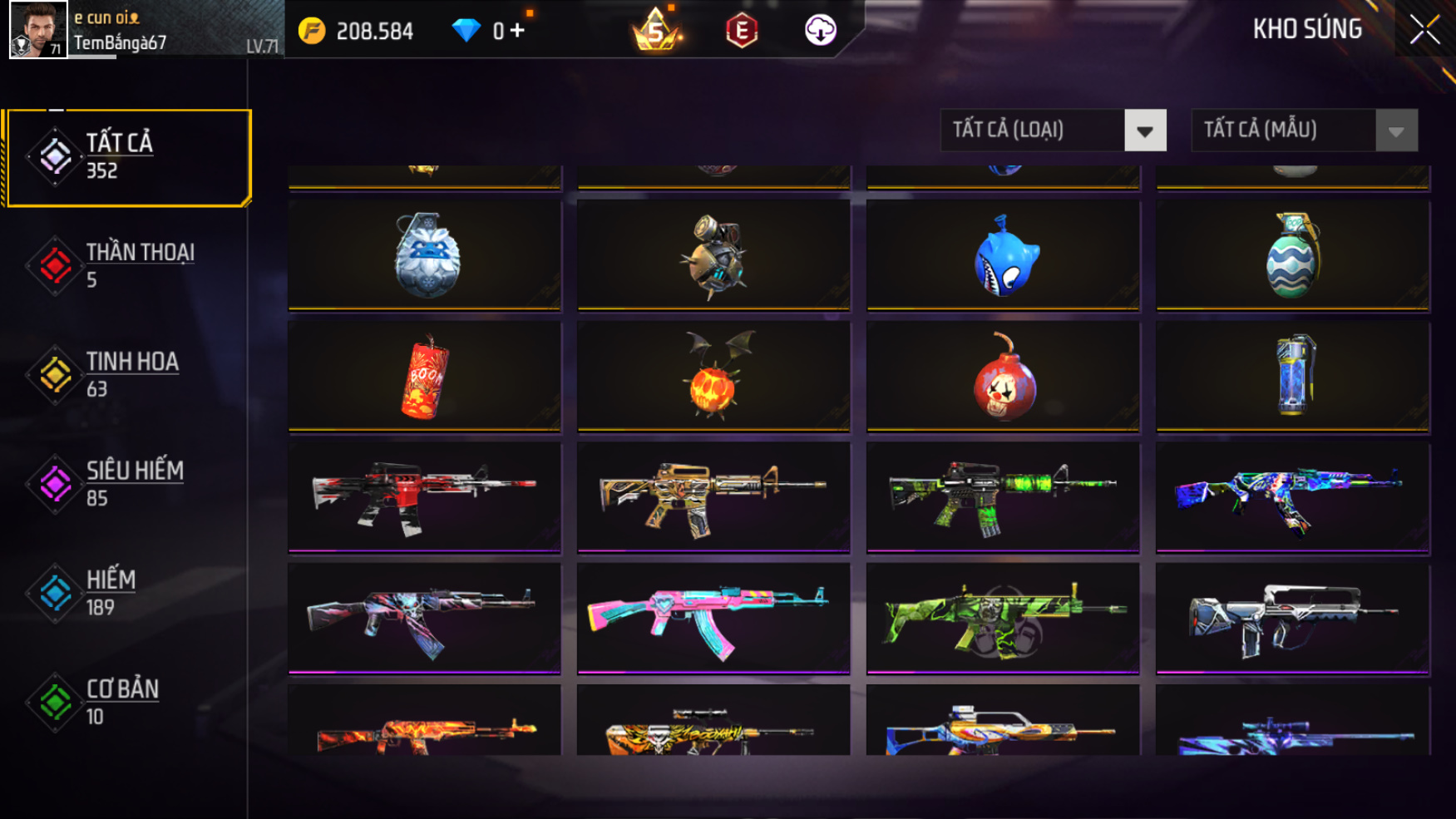Open the cloud download icon
Image resolution: width=1456 pixels, height=819 pixels.
(820, 31)
